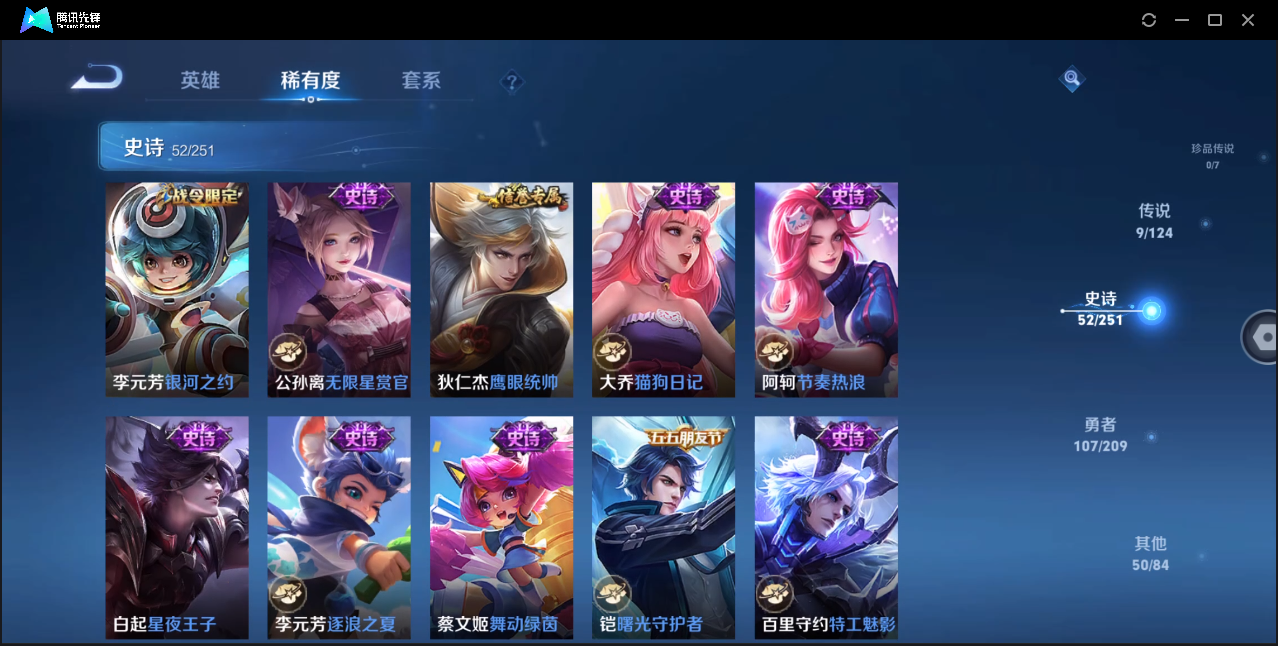Select 白起 星夜王子 skin card
This screenshot has width=1278, height=646.
(177, 527)
